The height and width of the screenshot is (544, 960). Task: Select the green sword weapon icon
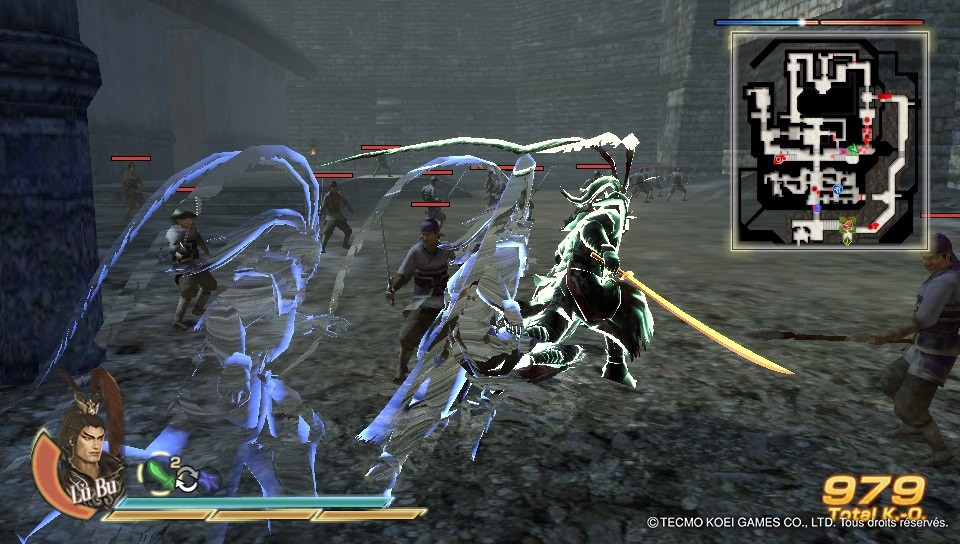click(x=159, y=471)
